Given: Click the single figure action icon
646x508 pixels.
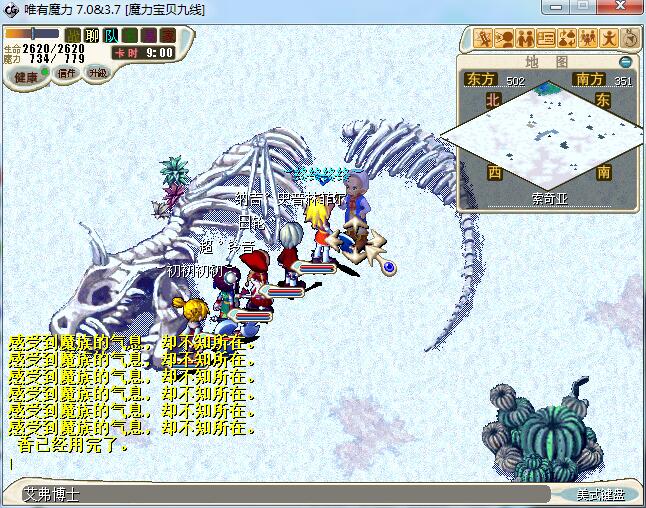Looking at the screenshot, I should click(x=609, y=39).
